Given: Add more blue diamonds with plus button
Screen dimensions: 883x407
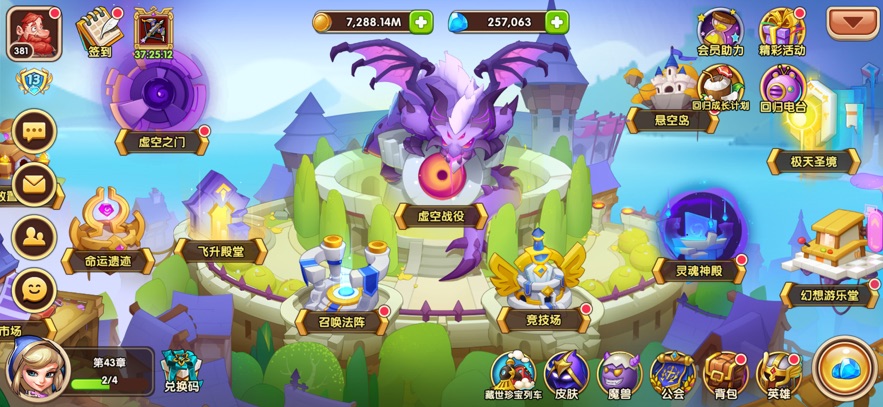Looking at the screenshot, I should click(556, 22).
